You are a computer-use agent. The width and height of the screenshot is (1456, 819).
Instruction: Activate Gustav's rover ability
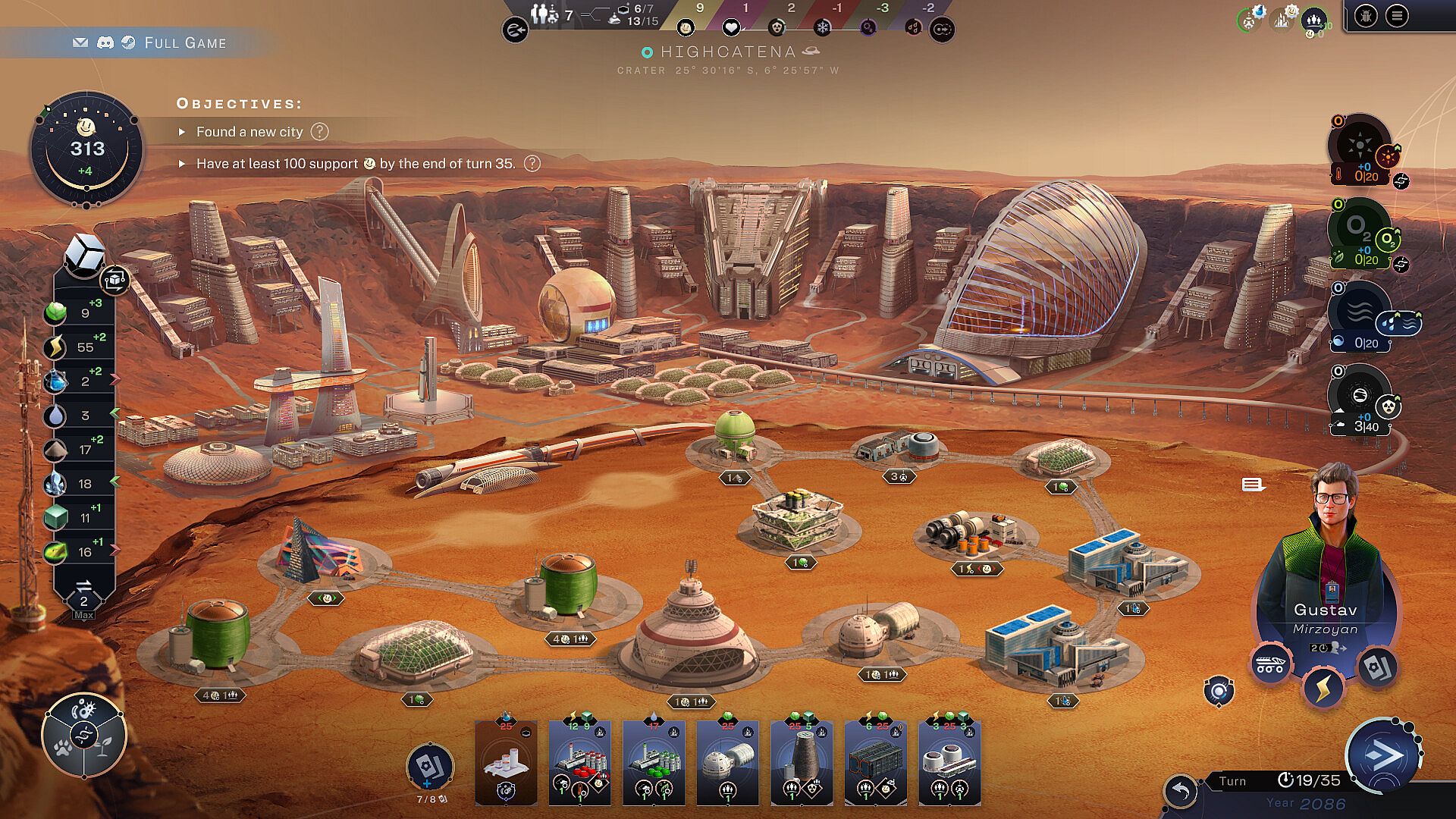[x=1270, y=665]
